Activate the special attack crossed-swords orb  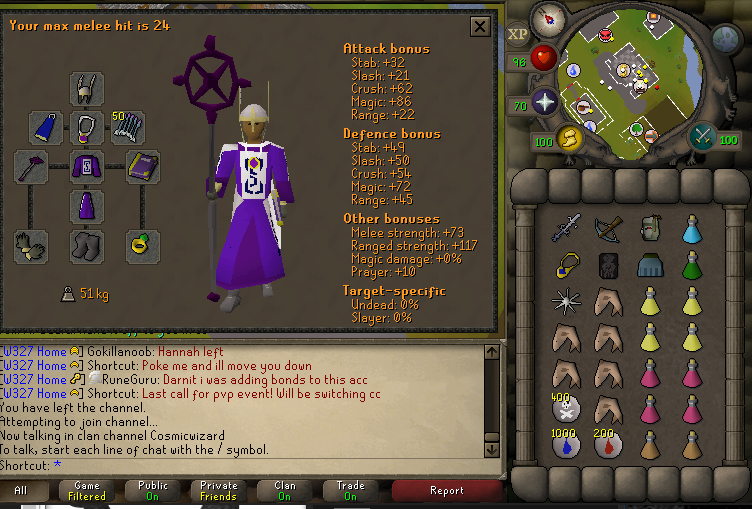pos(703,136)
